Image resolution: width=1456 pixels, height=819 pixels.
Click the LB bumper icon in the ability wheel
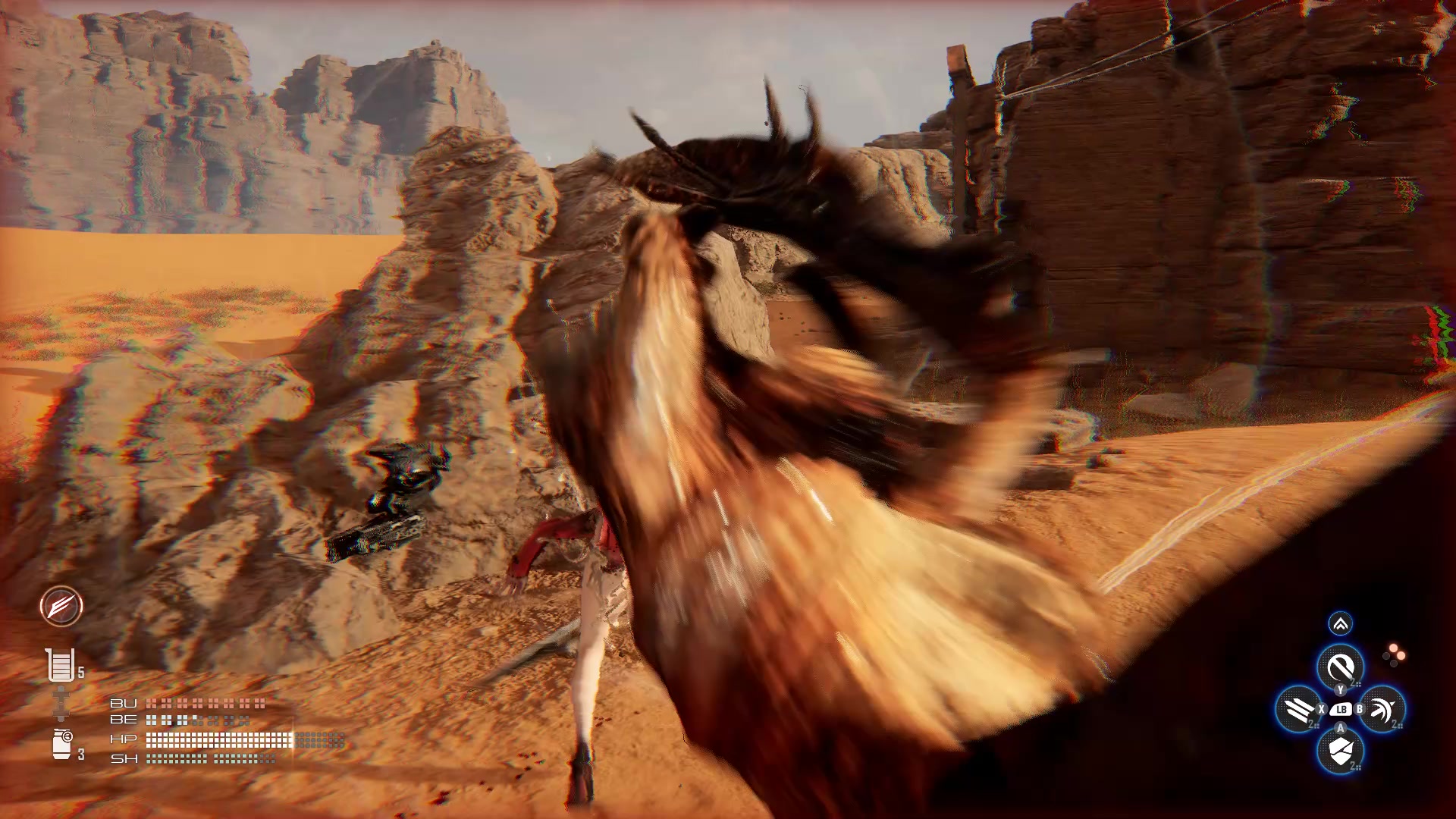pyautogui.click(x=1340, y=710)
